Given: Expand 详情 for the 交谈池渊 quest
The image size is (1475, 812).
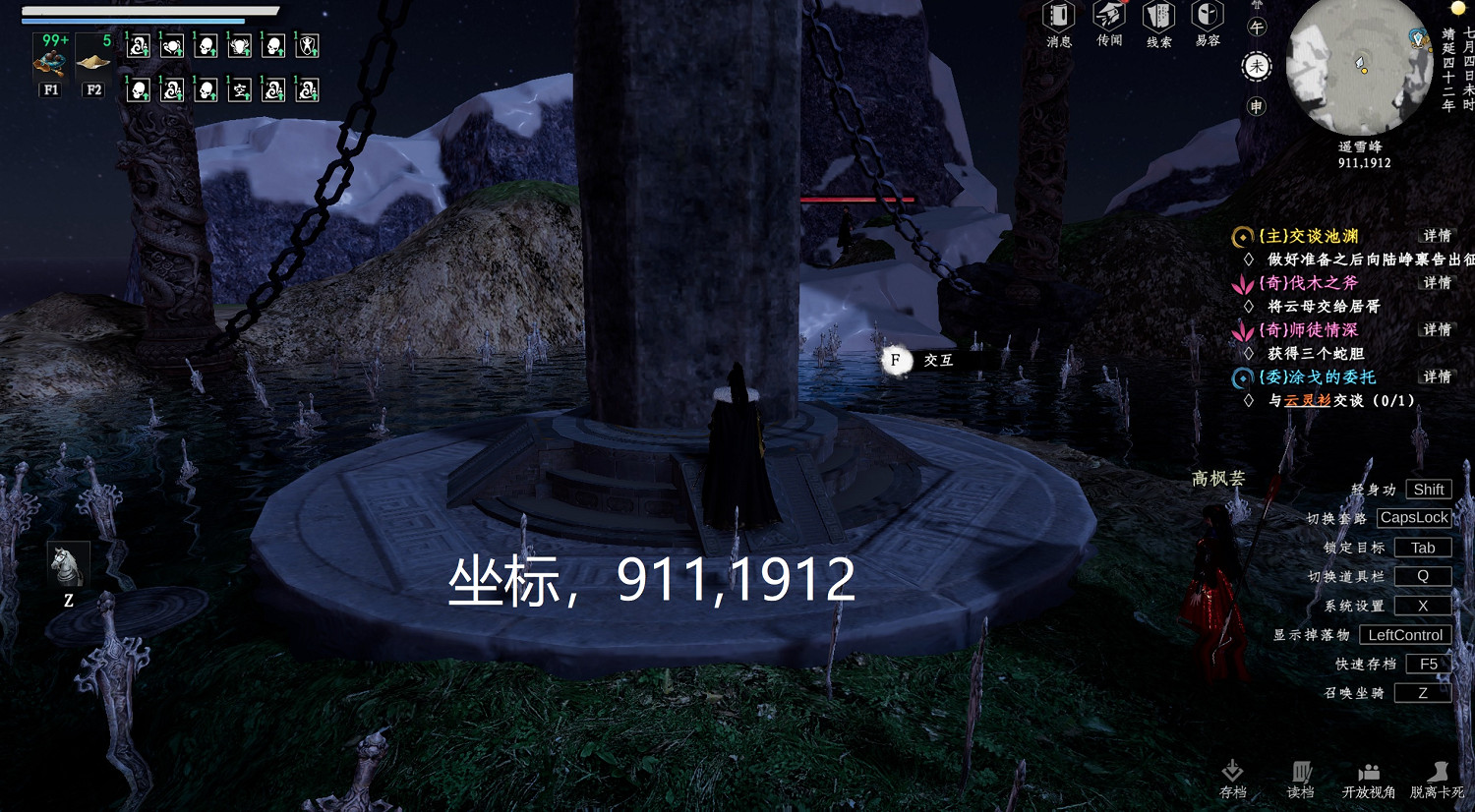Looking at the screenshot, I should point(1436,235).
